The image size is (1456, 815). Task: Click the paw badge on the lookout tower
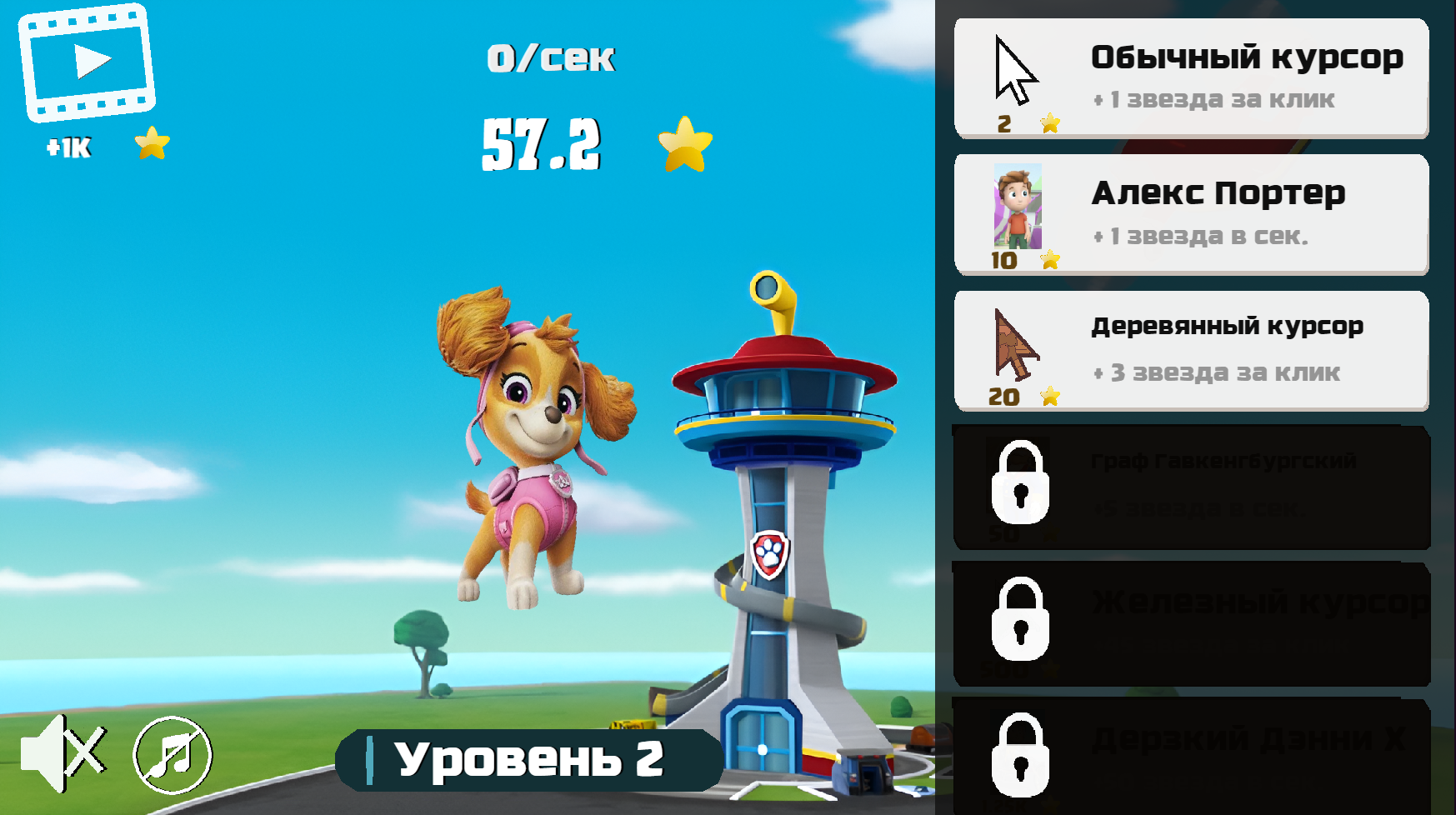coord(769,554)
